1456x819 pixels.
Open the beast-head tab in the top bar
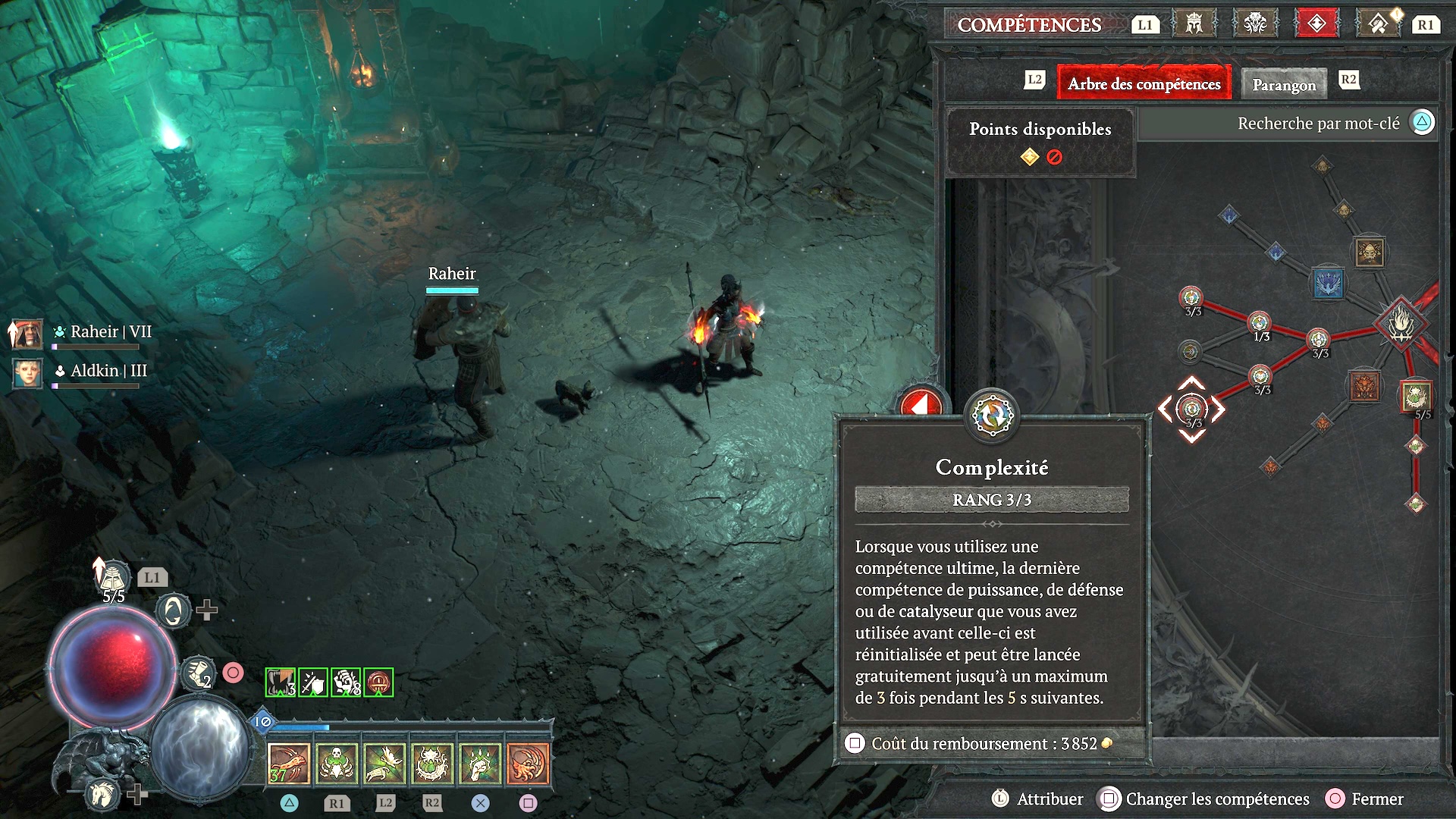coord(1255,24)
